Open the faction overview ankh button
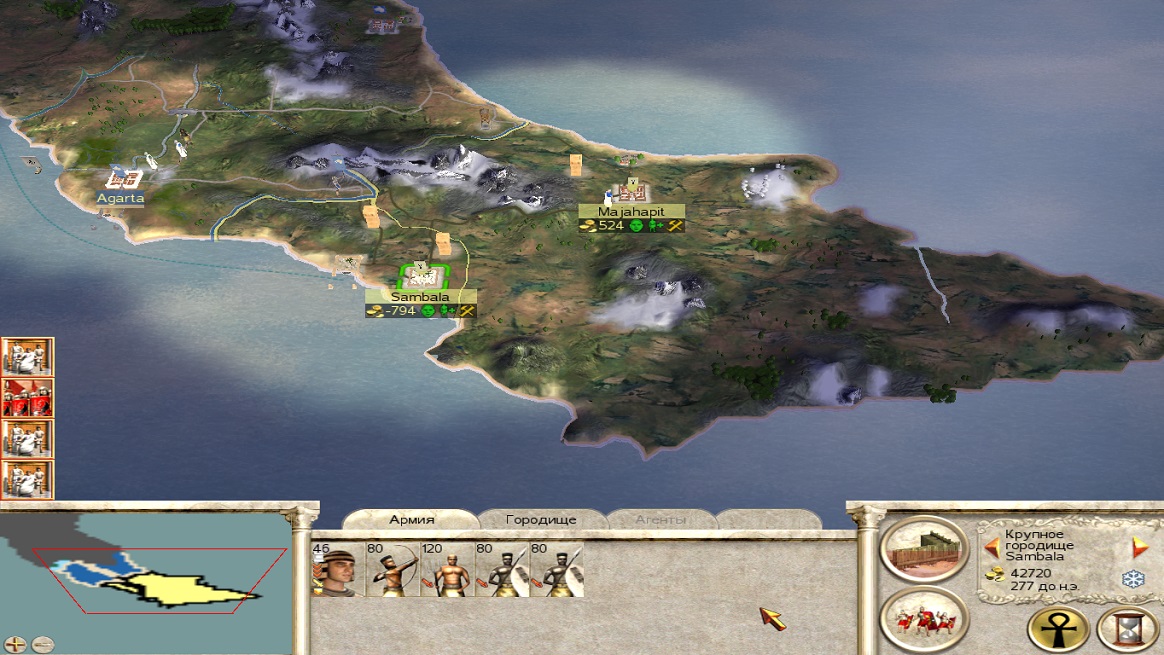 pyautogui.click(x=1058, y=630)
